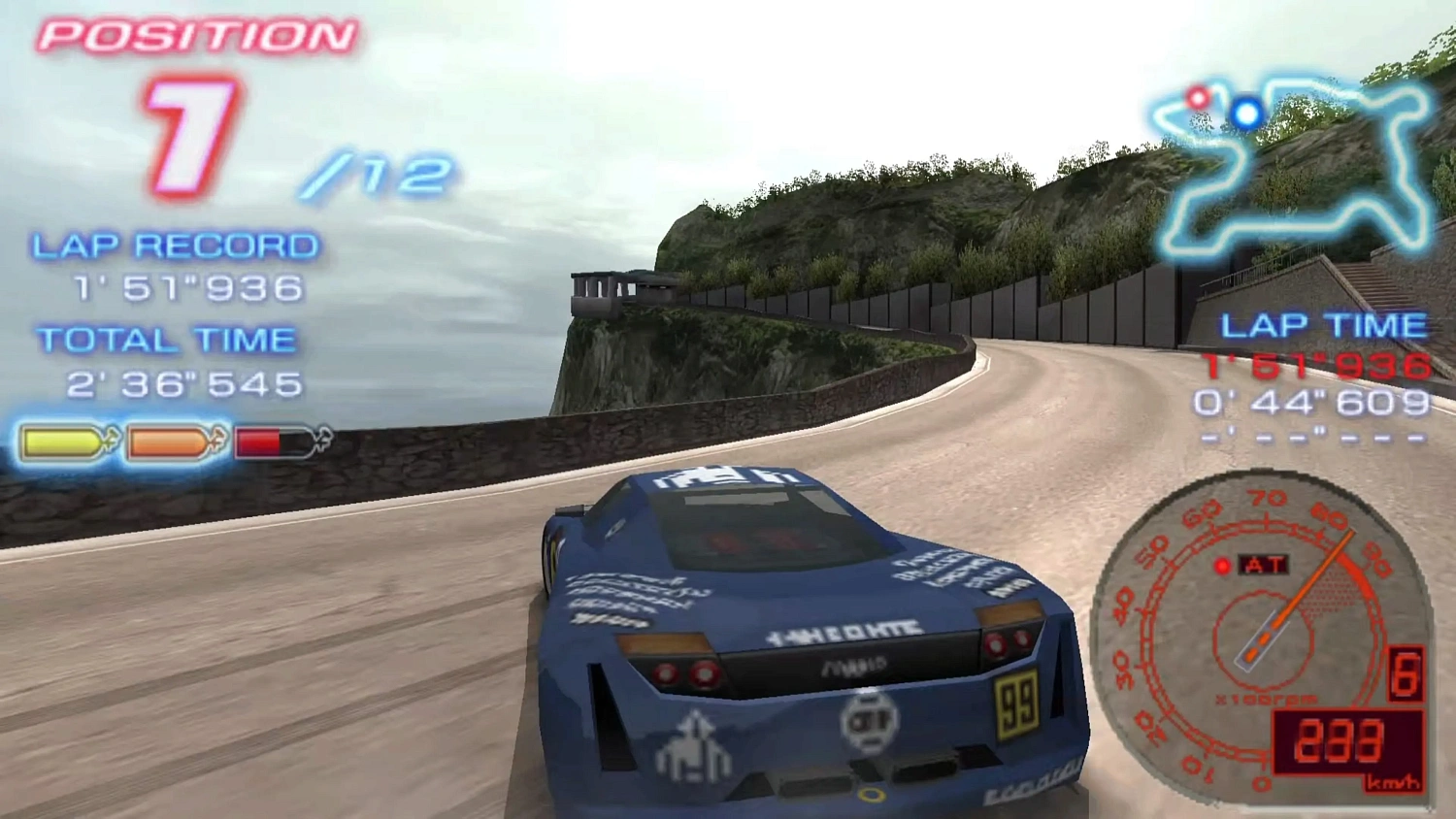Select the yellow nitrous tank icon
This screenshot has height=819, width=1456.
(x=63, y=439)
